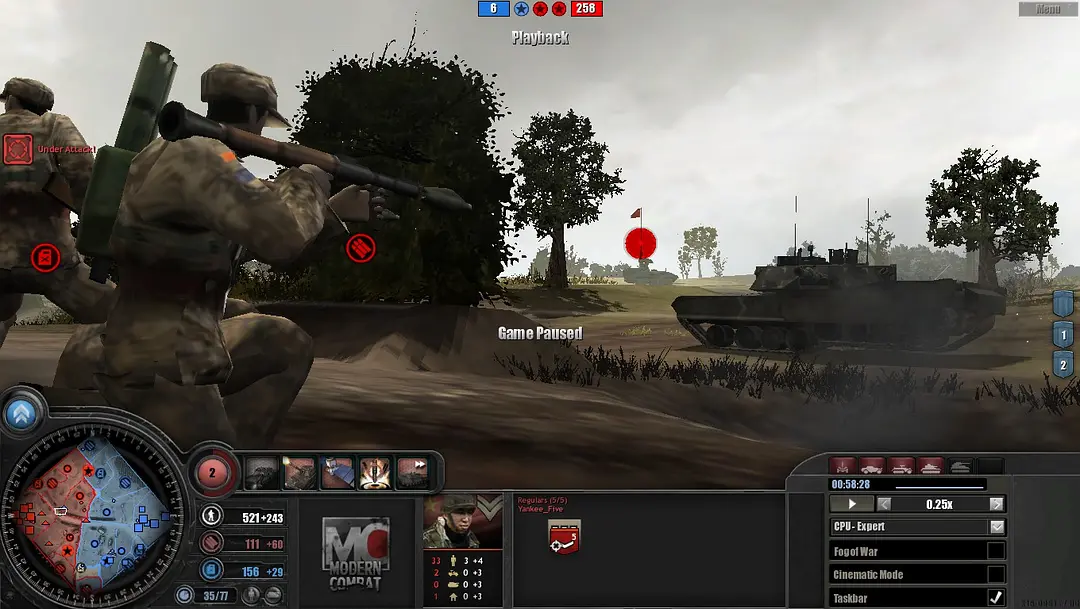Image resolution: width=1080 pixels, height=609 pixels.
Task: Uncheck the Taskbar option
Action: tap(996, 598)
